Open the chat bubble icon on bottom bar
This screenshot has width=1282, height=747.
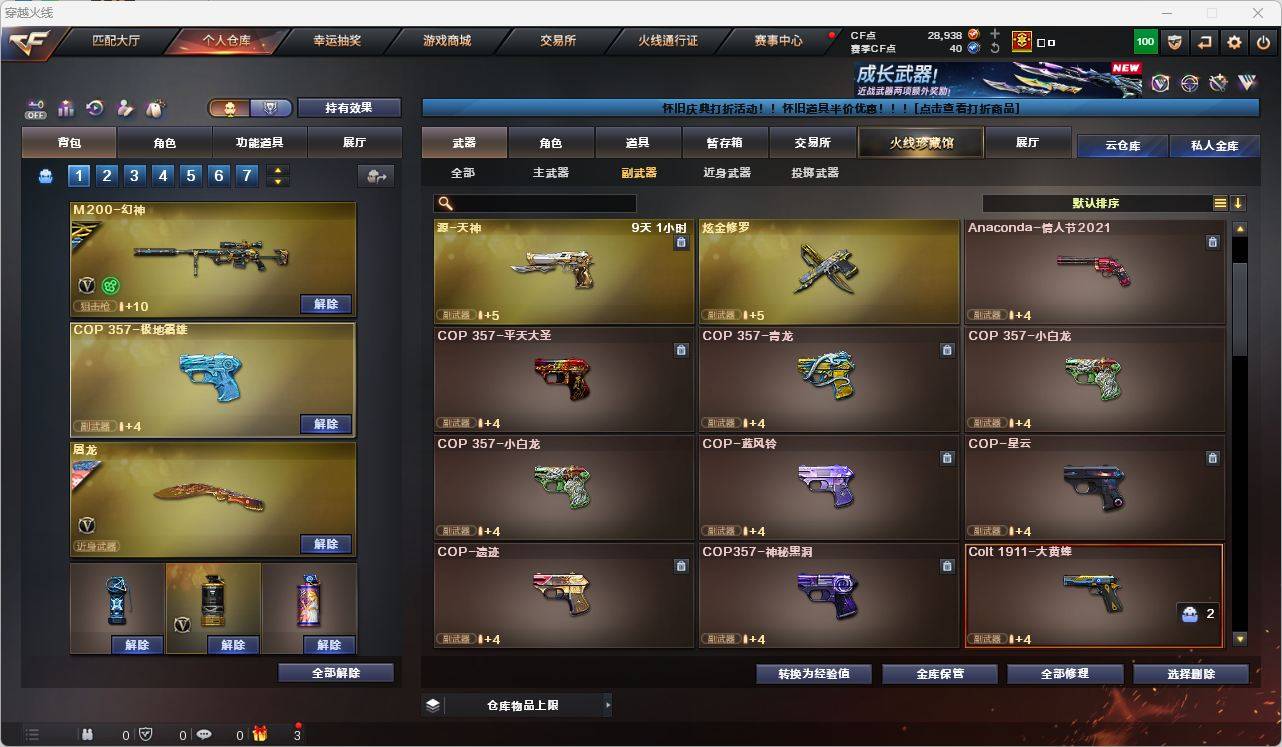click(x=205, y=735)
